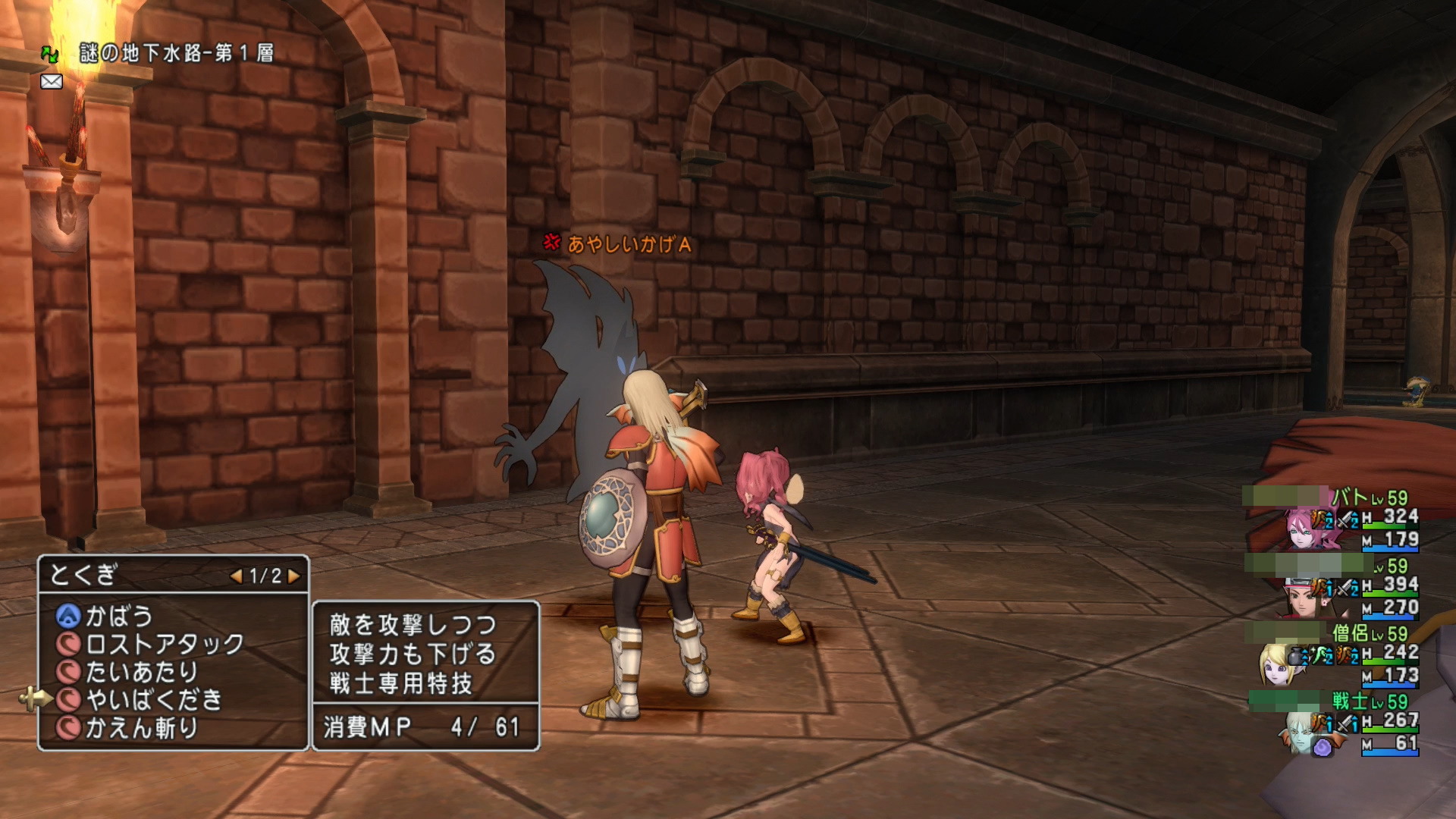
Task: Select かえん斬り from the skill menu
Action: tap(141, 728)
